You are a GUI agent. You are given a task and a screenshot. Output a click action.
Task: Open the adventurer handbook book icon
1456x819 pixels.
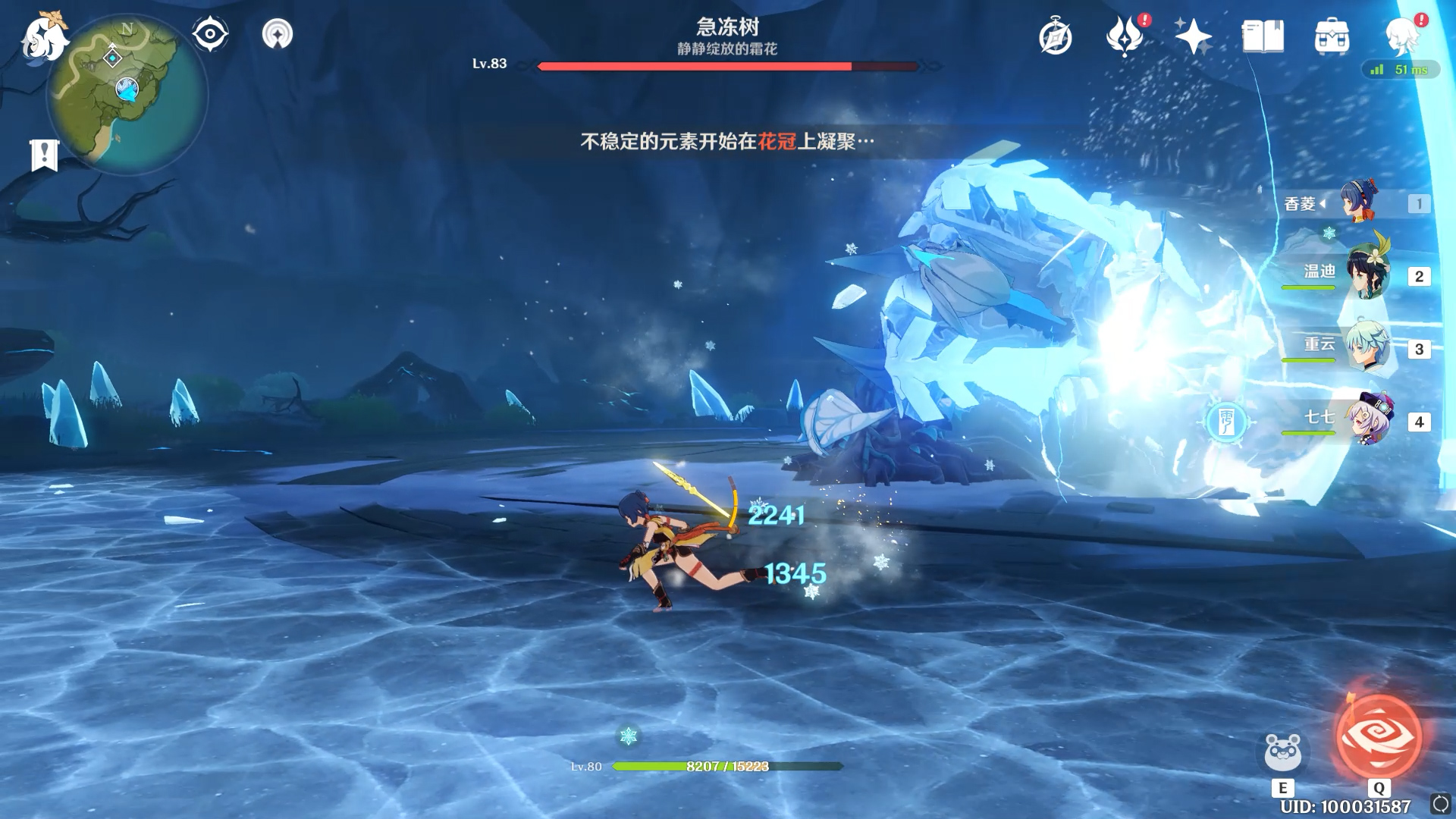pos(1263,36)
